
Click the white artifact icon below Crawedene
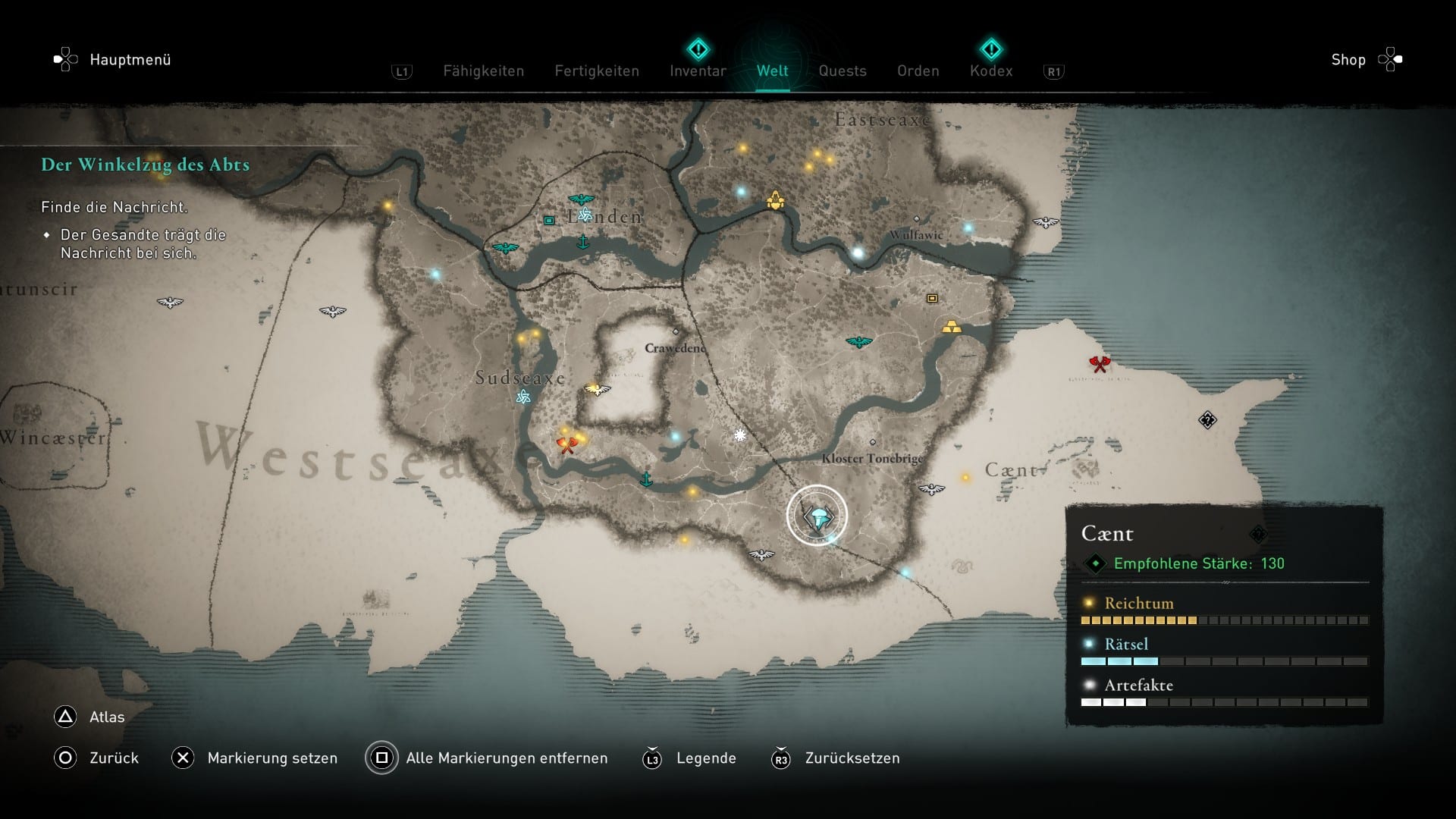[x=739, y=435]
